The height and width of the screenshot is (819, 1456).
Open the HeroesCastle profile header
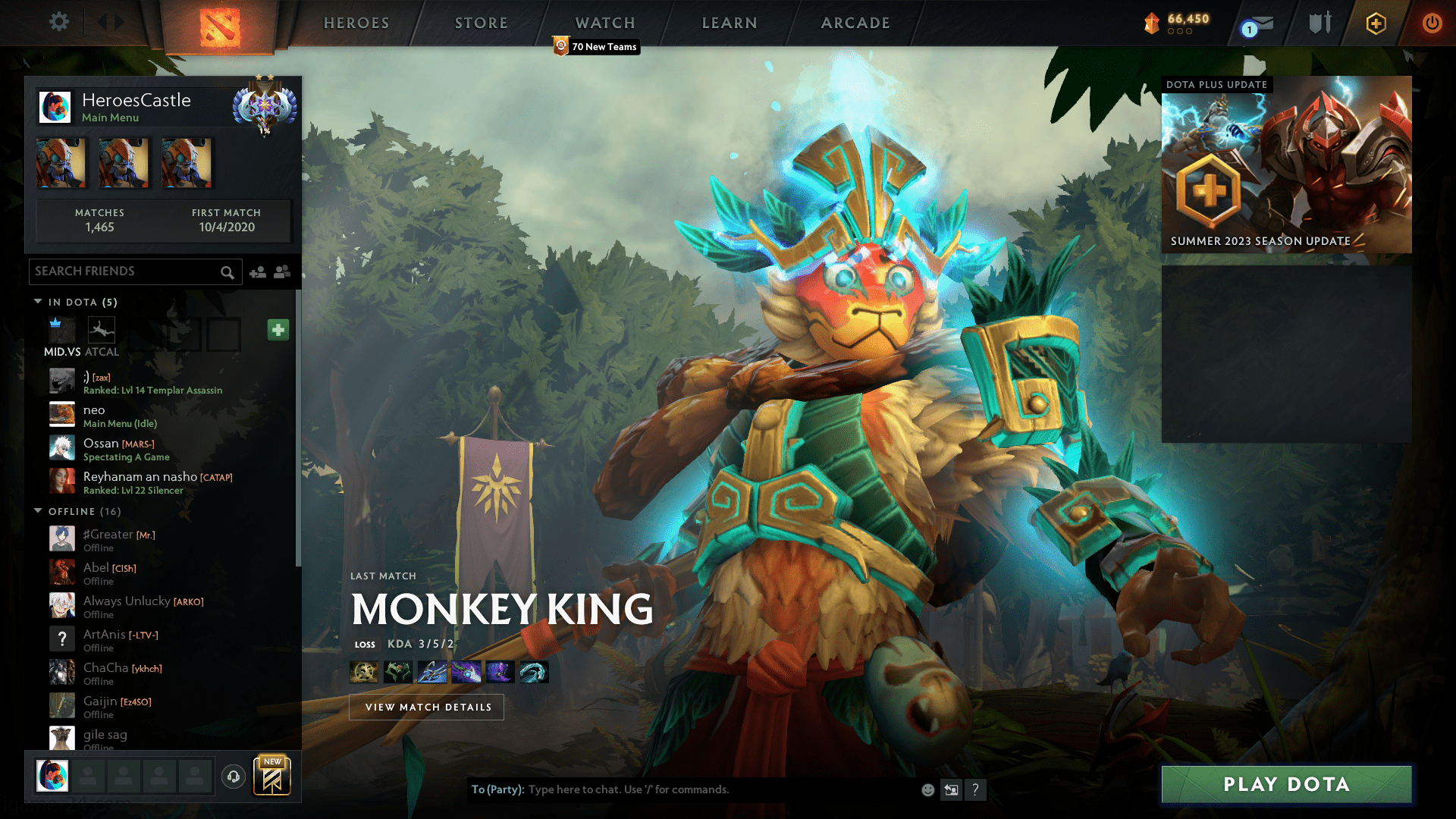(x=136, y=106)
